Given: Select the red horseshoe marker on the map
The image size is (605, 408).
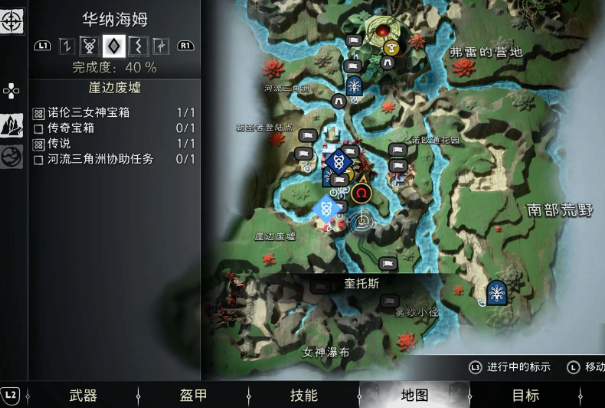Looking at the screenshot, I should pyautogui.click(x=362, y=193).
